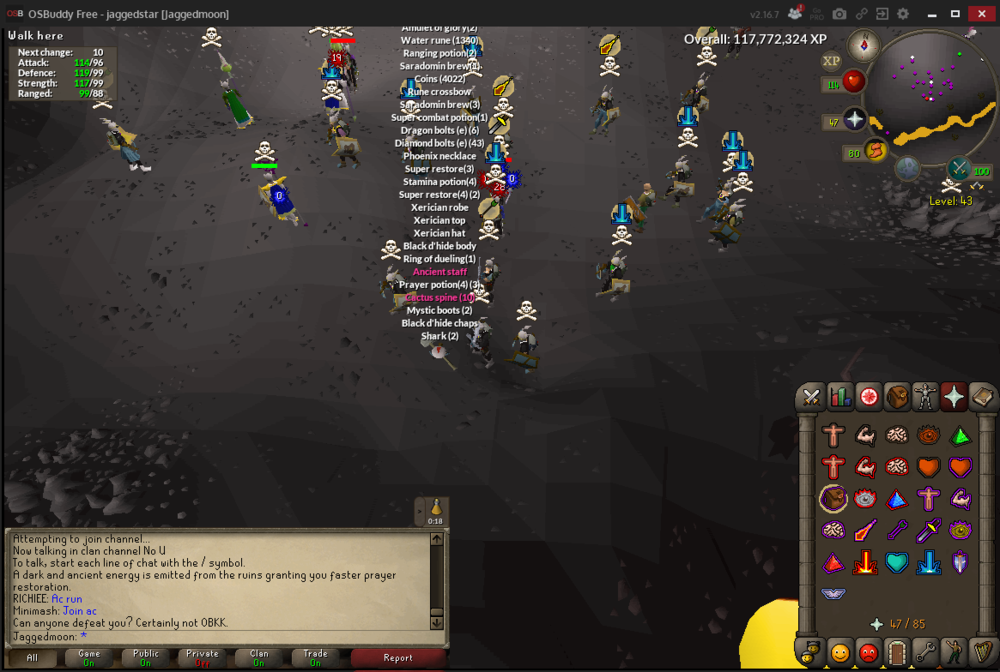Open the Combat Options tab

click(811, 397)
